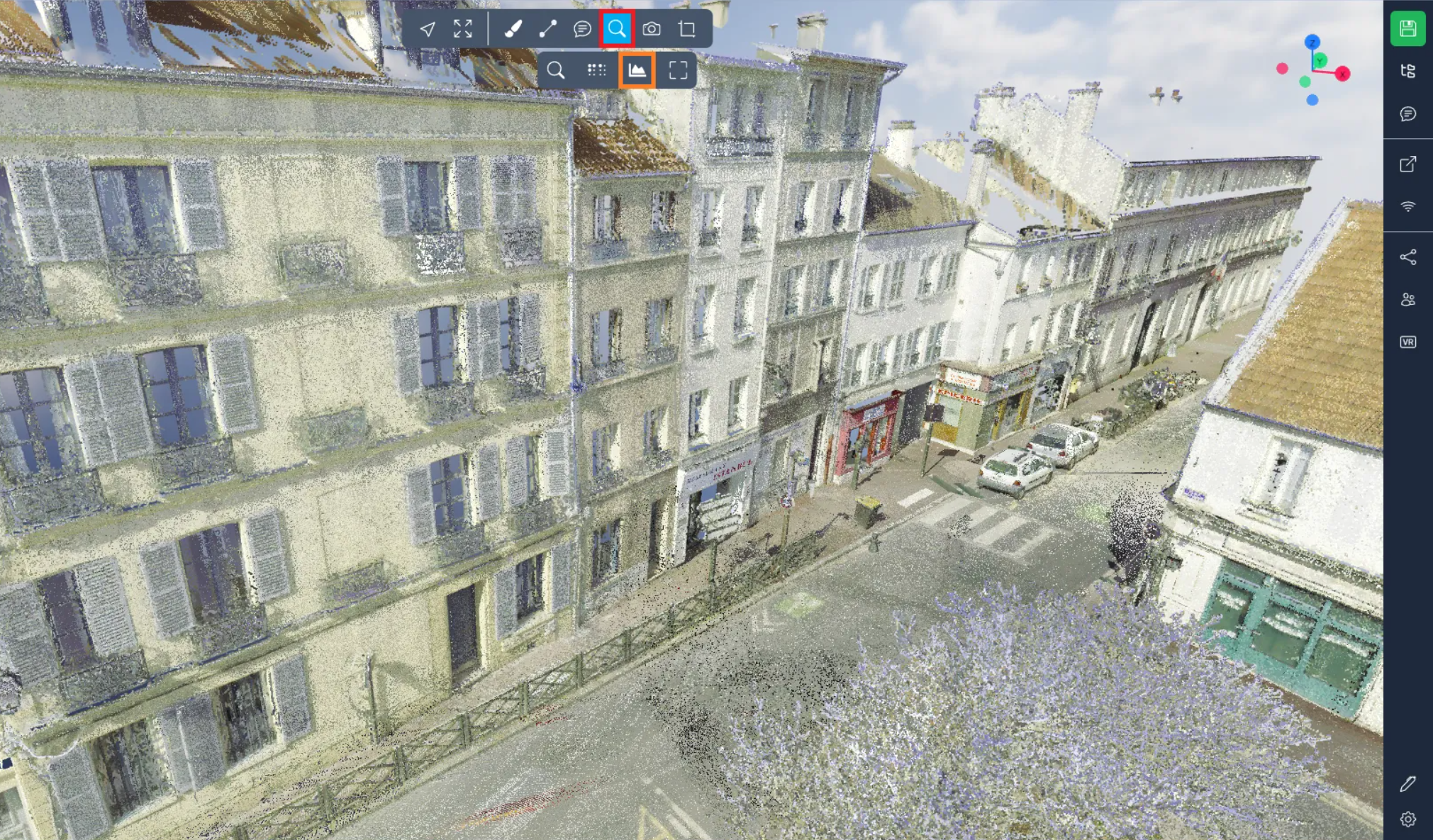Open the share nodes icon
1433x840 pixels.
pyautogui.click(x=1407, y=257)
